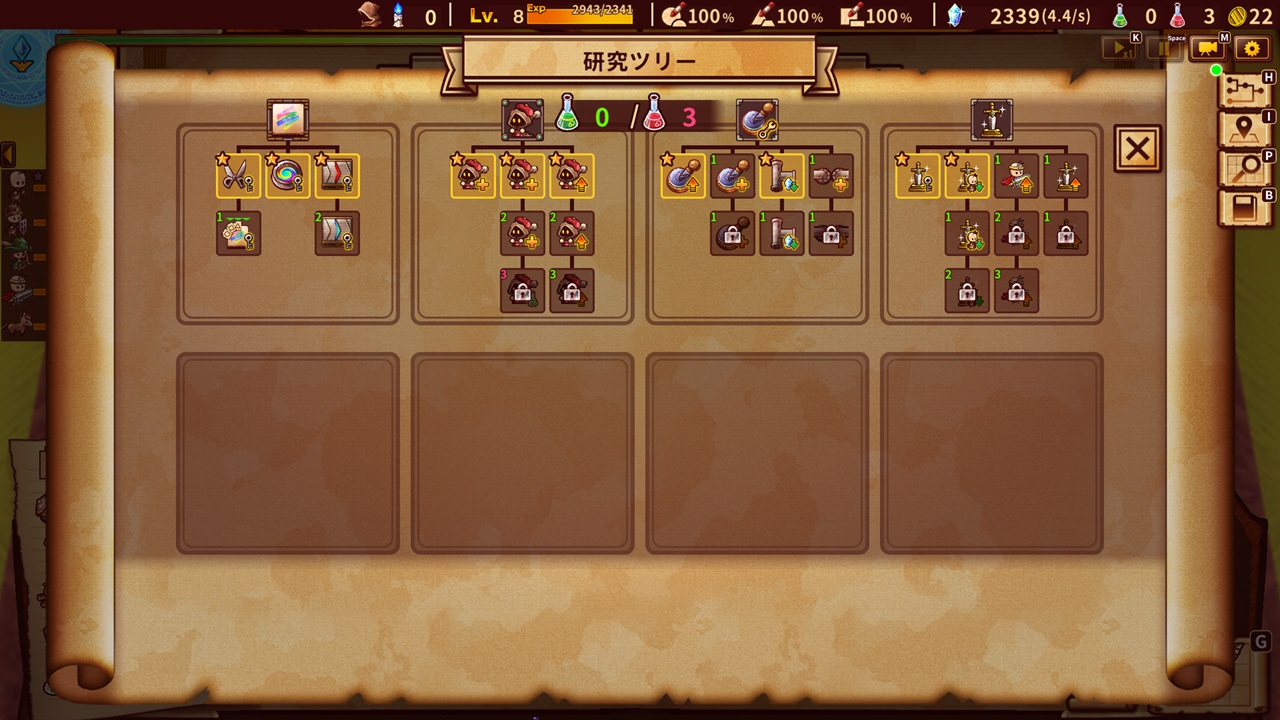The height and width of the screenshot is (720, 1280).
Task: Select the scissors unlock research node
Action: 238,176
